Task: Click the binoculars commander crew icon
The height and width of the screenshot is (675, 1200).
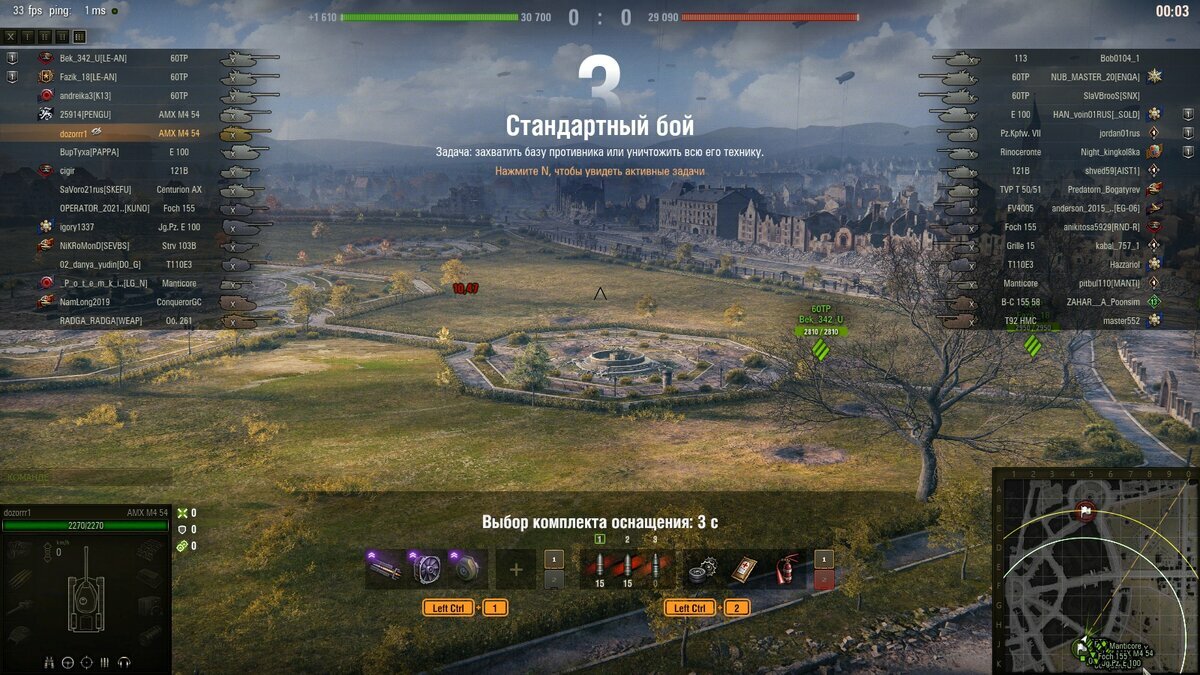Action: tap(49, 662)
